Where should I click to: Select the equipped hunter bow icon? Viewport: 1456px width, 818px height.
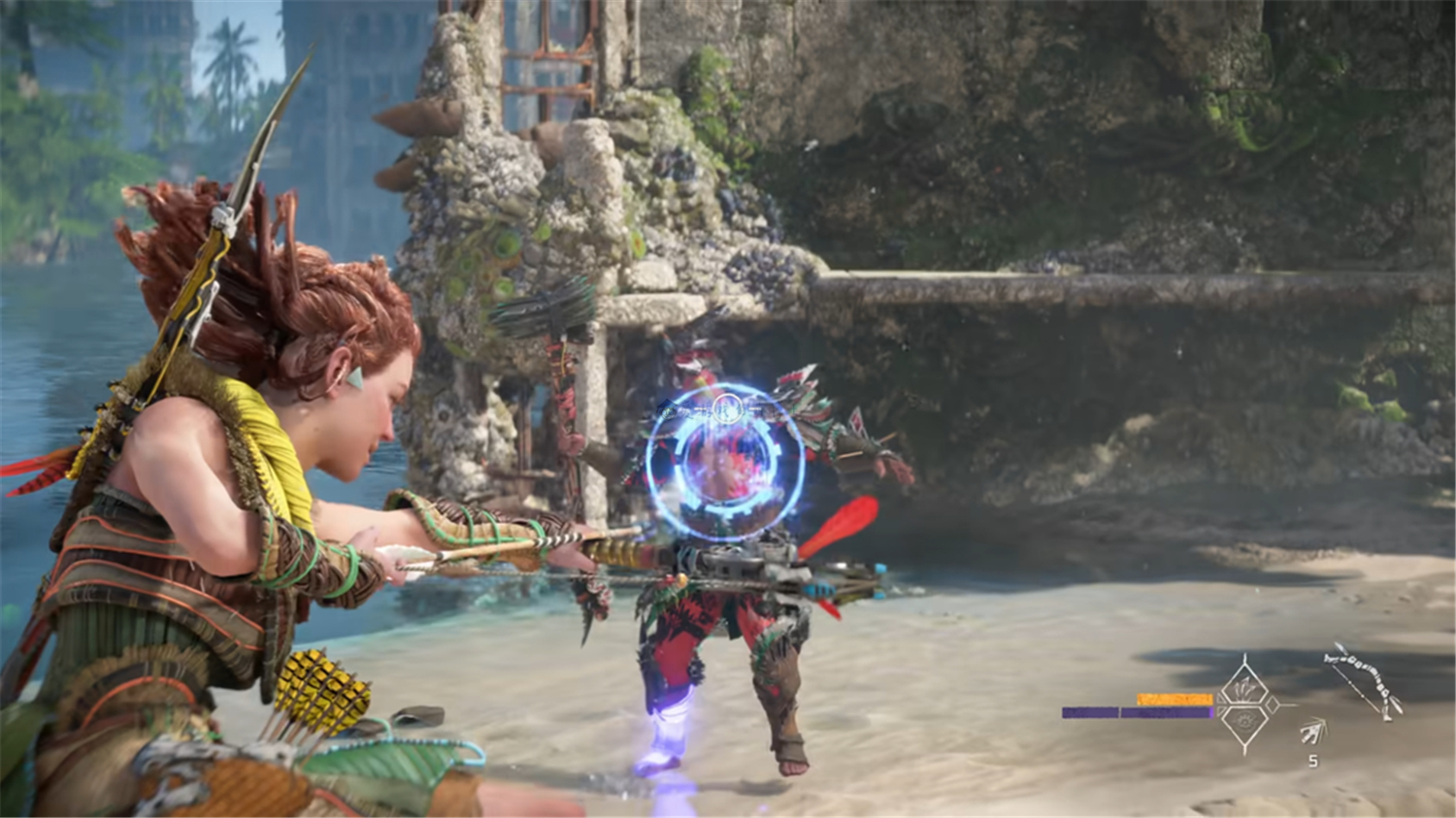click(1363, 679)
